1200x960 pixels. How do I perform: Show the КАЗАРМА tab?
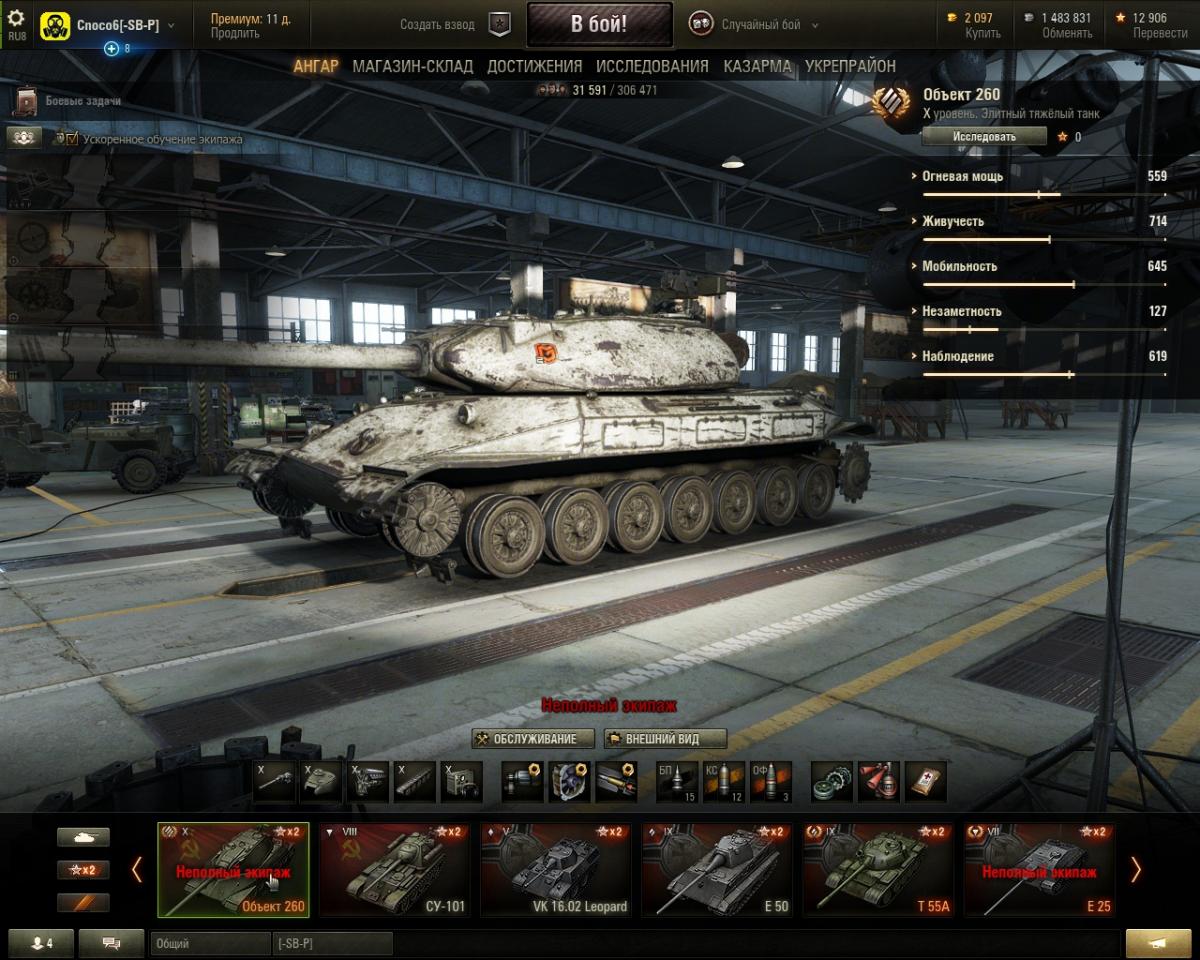pyautogui.click(x=757, y=66)
